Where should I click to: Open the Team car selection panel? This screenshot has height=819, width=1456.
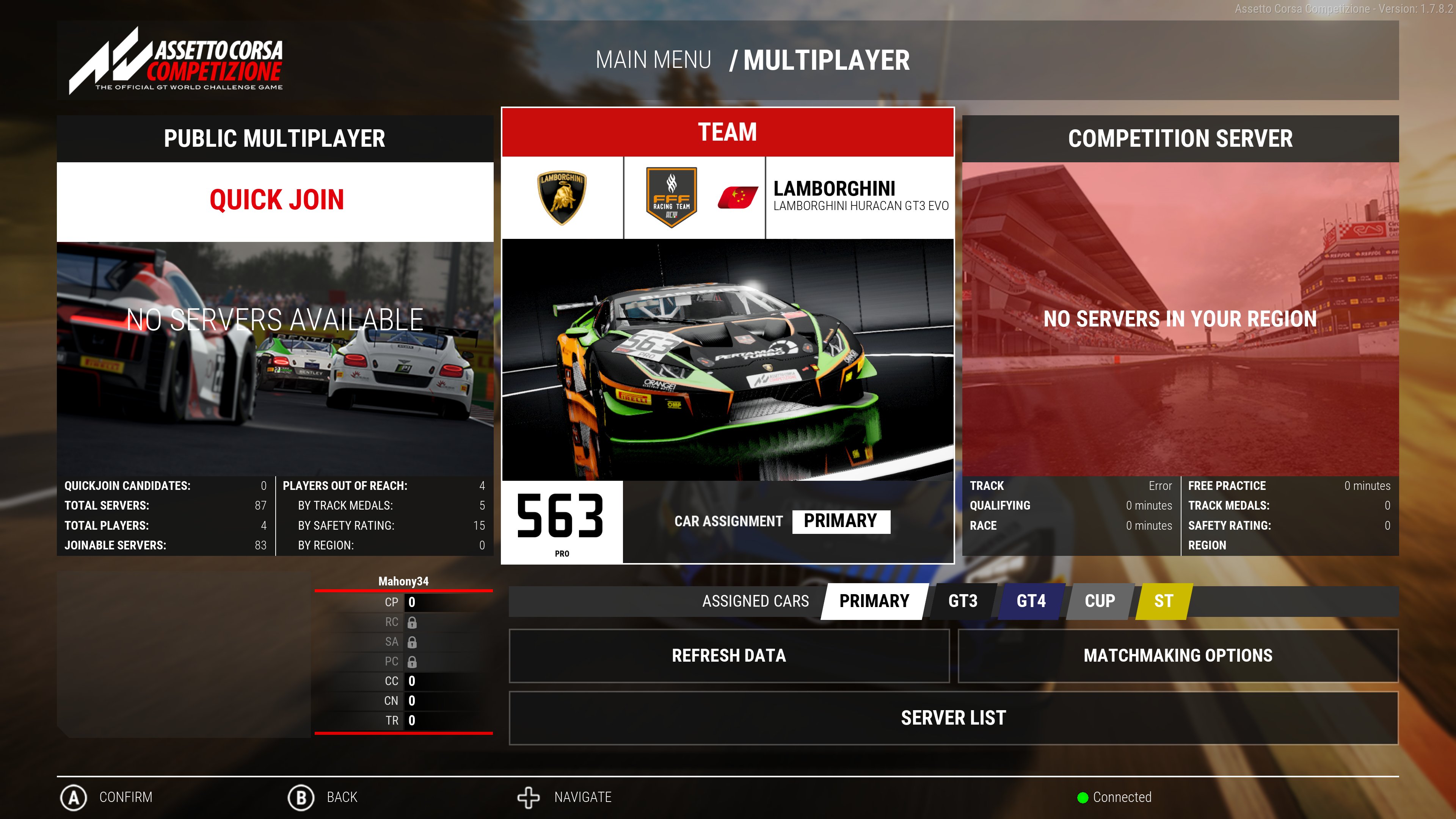[728, 132]
